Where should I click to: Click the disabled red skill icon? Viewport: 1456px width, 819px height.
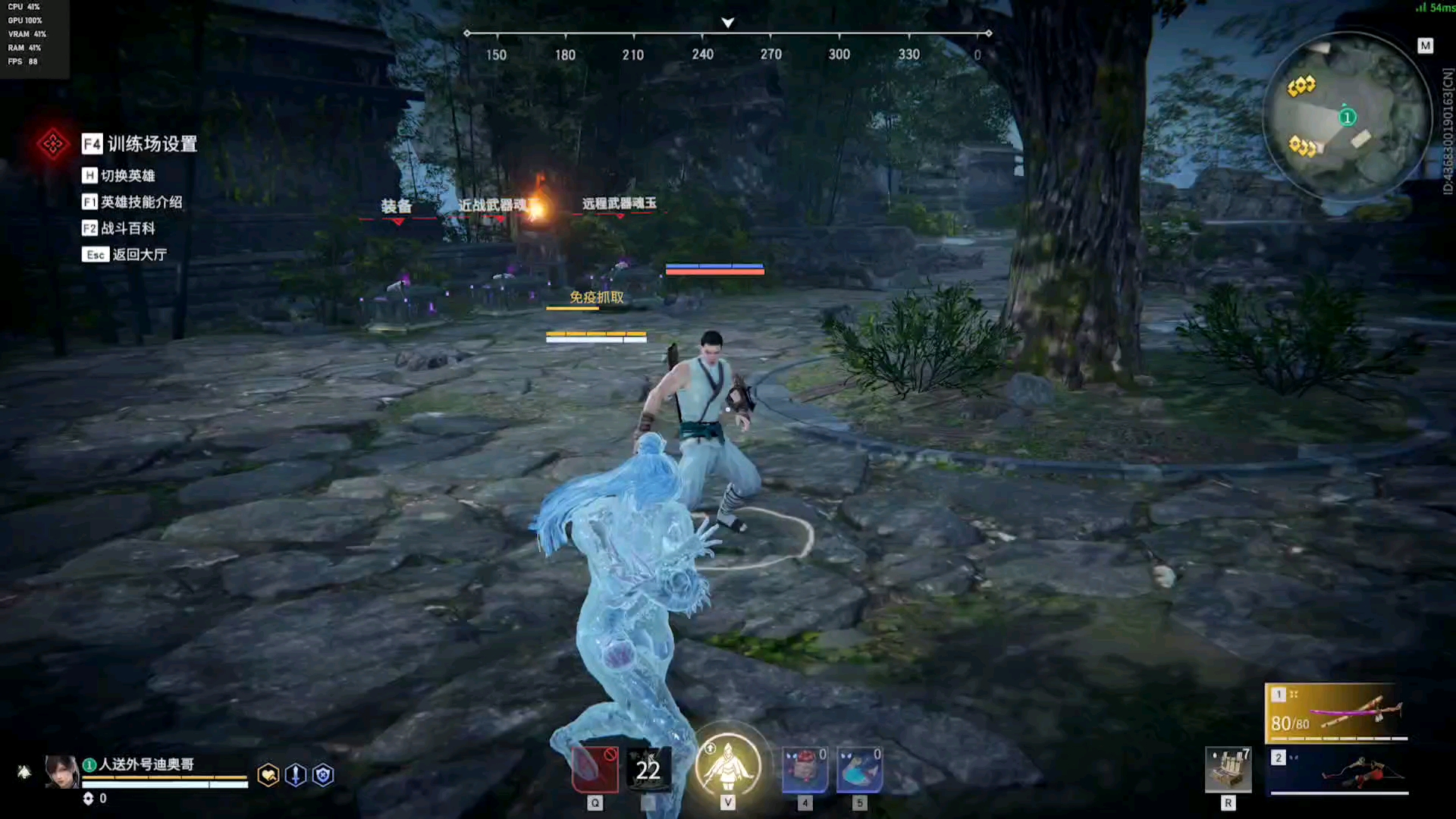[595, 769]
